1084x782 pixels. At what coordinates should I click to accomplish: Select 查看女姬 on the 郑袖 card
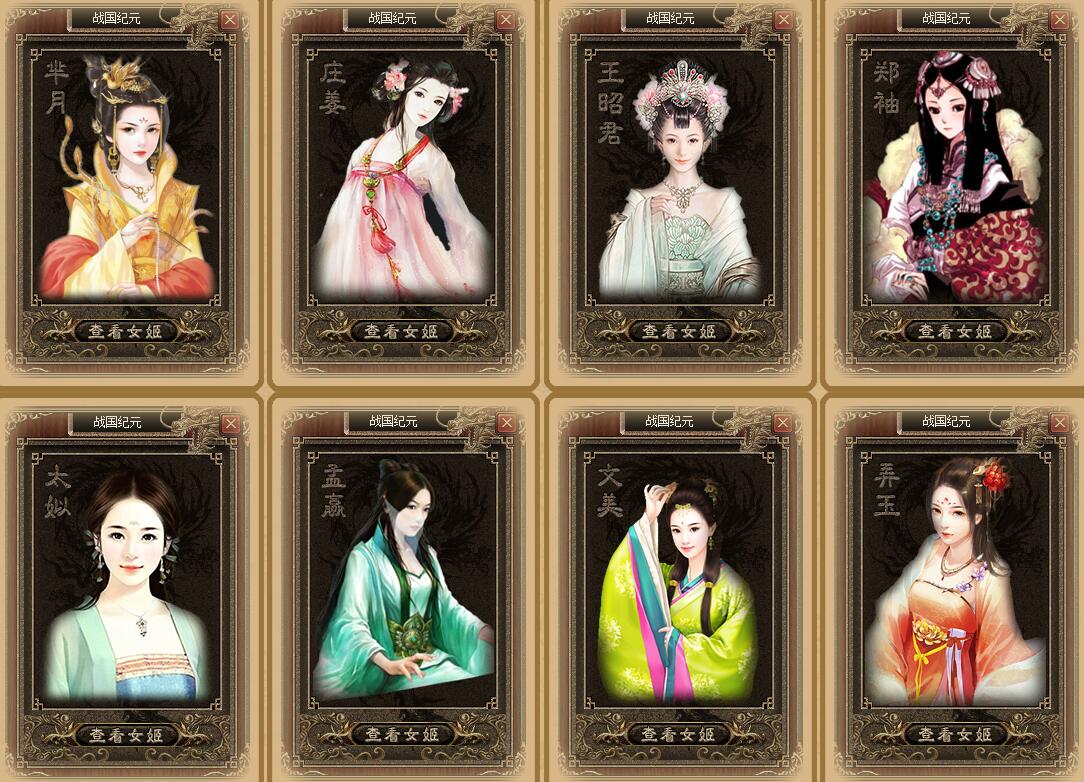tap(955, 331)
